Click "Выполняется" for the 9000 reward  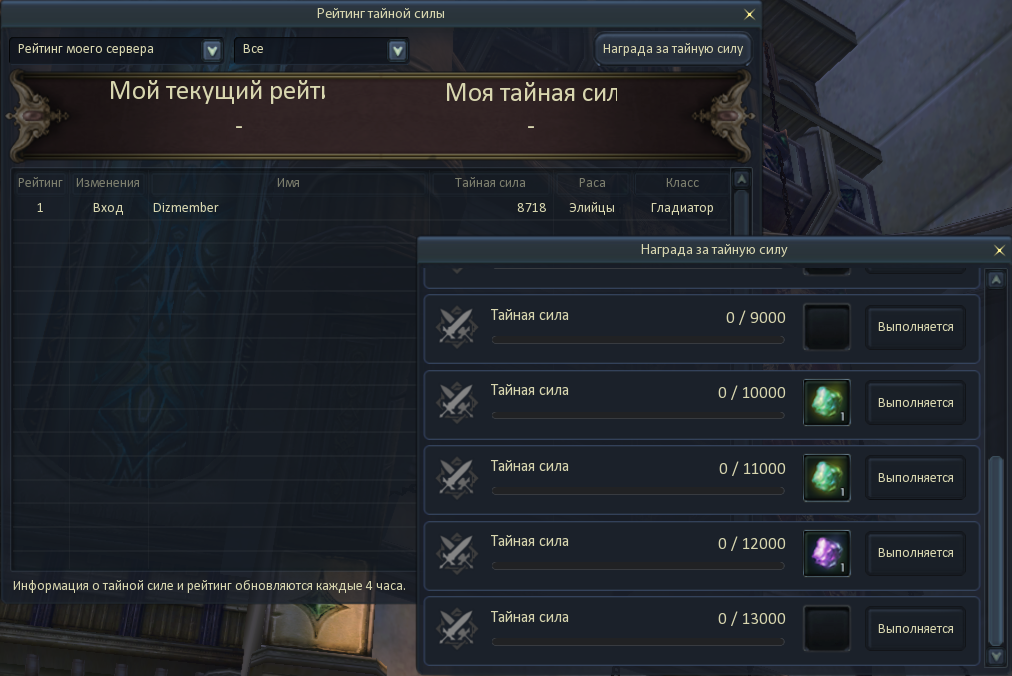click(x=915, y=327)
